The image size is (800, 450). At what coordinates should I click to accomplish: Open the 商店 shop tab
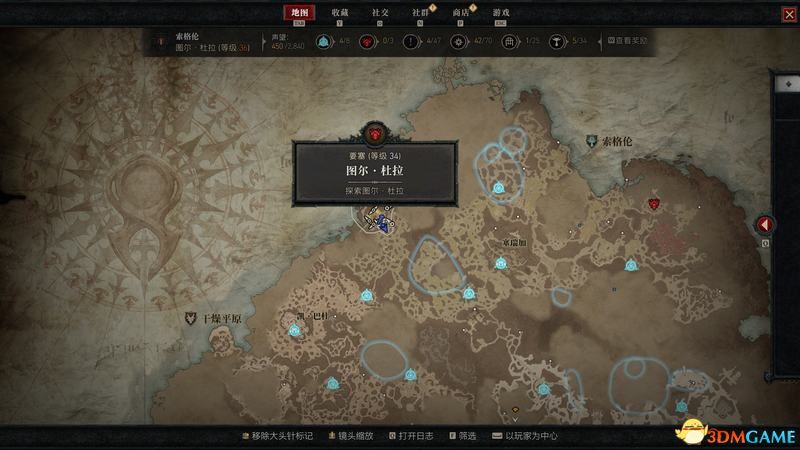click(460, 13)
